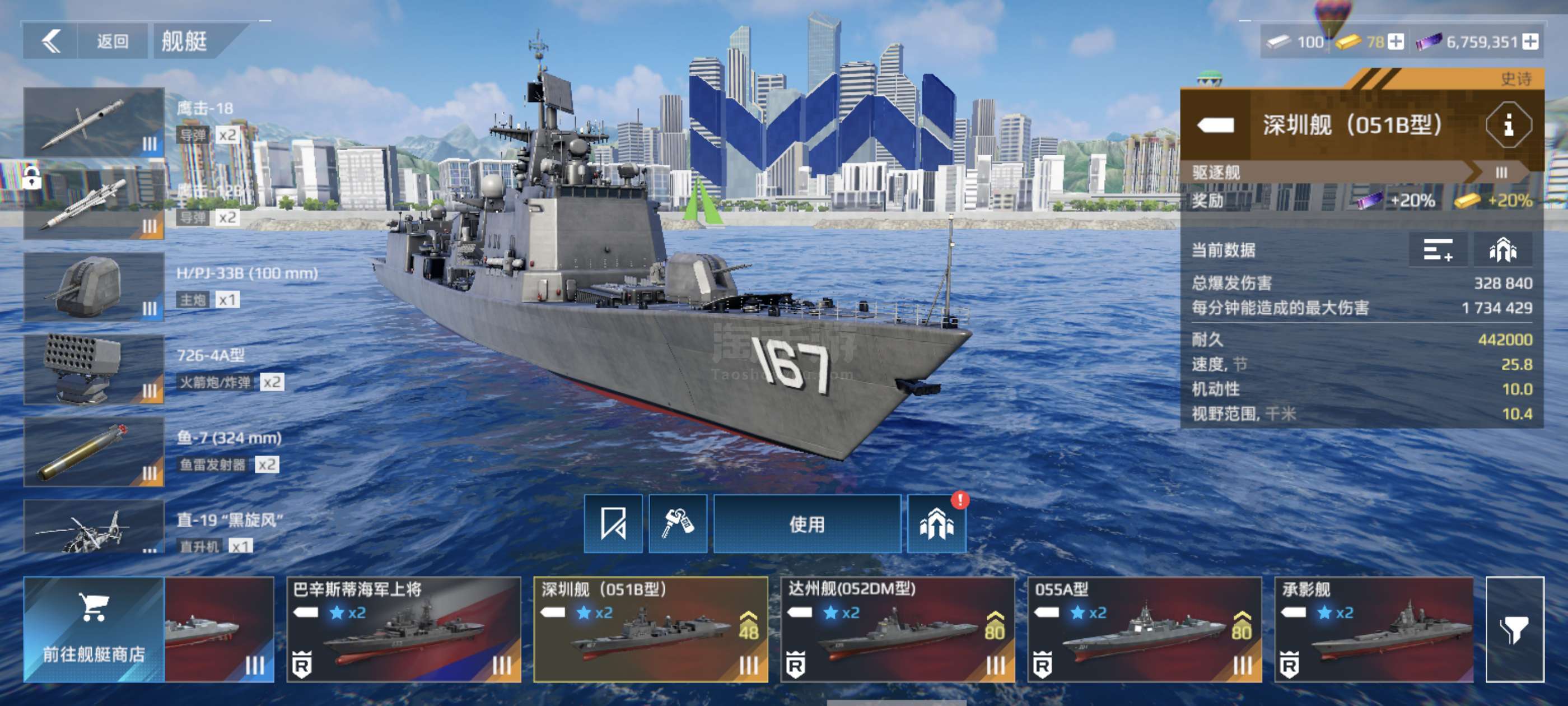Open the 直-19 helicopter slot
Image resolution: width=1568 pixels, height=706 pixels.
click(x=94, y=527)
